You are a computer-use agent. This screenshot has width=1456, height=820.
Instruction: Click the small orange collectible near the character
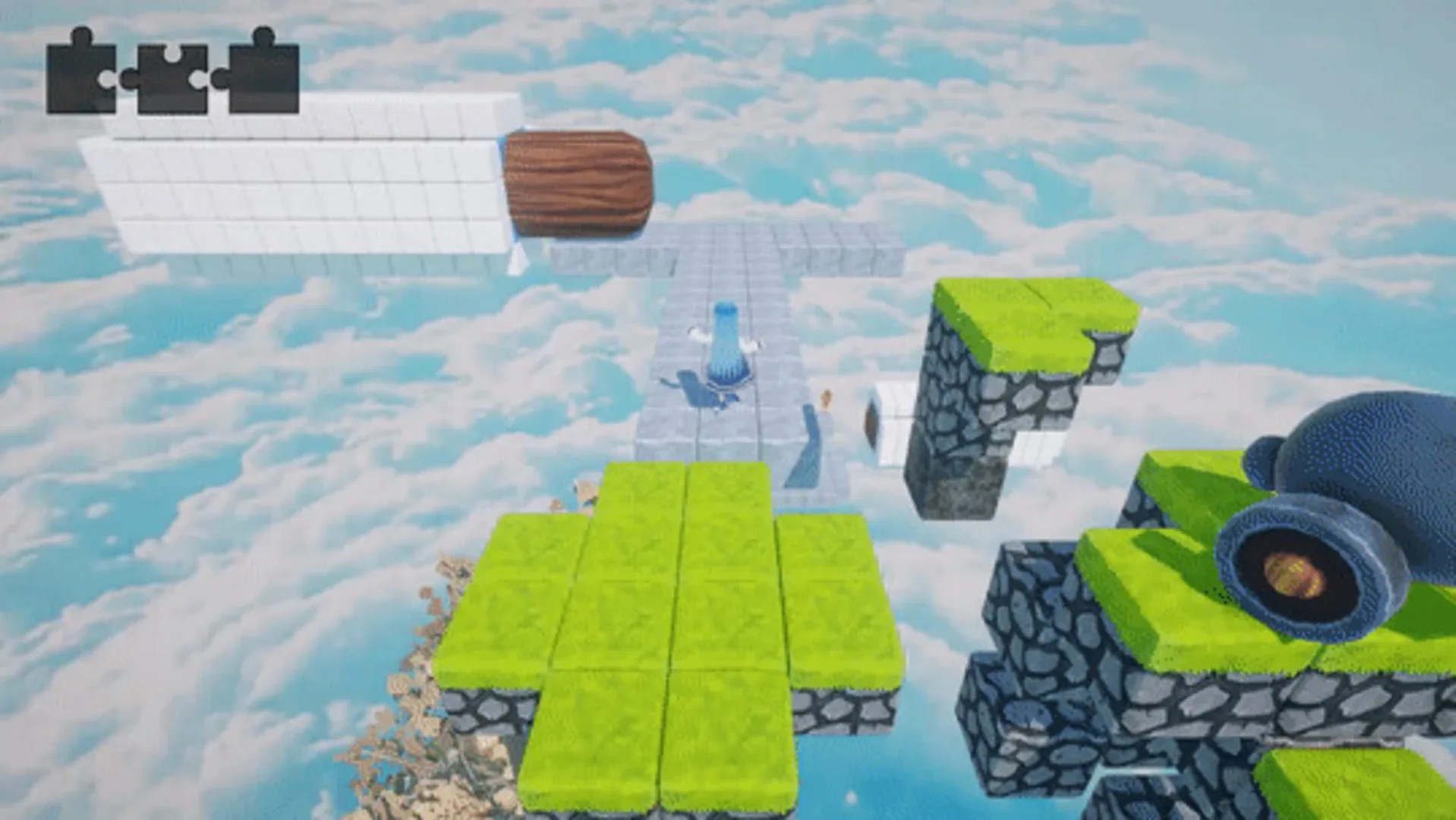pyautogui.click(x=825, y=399)
